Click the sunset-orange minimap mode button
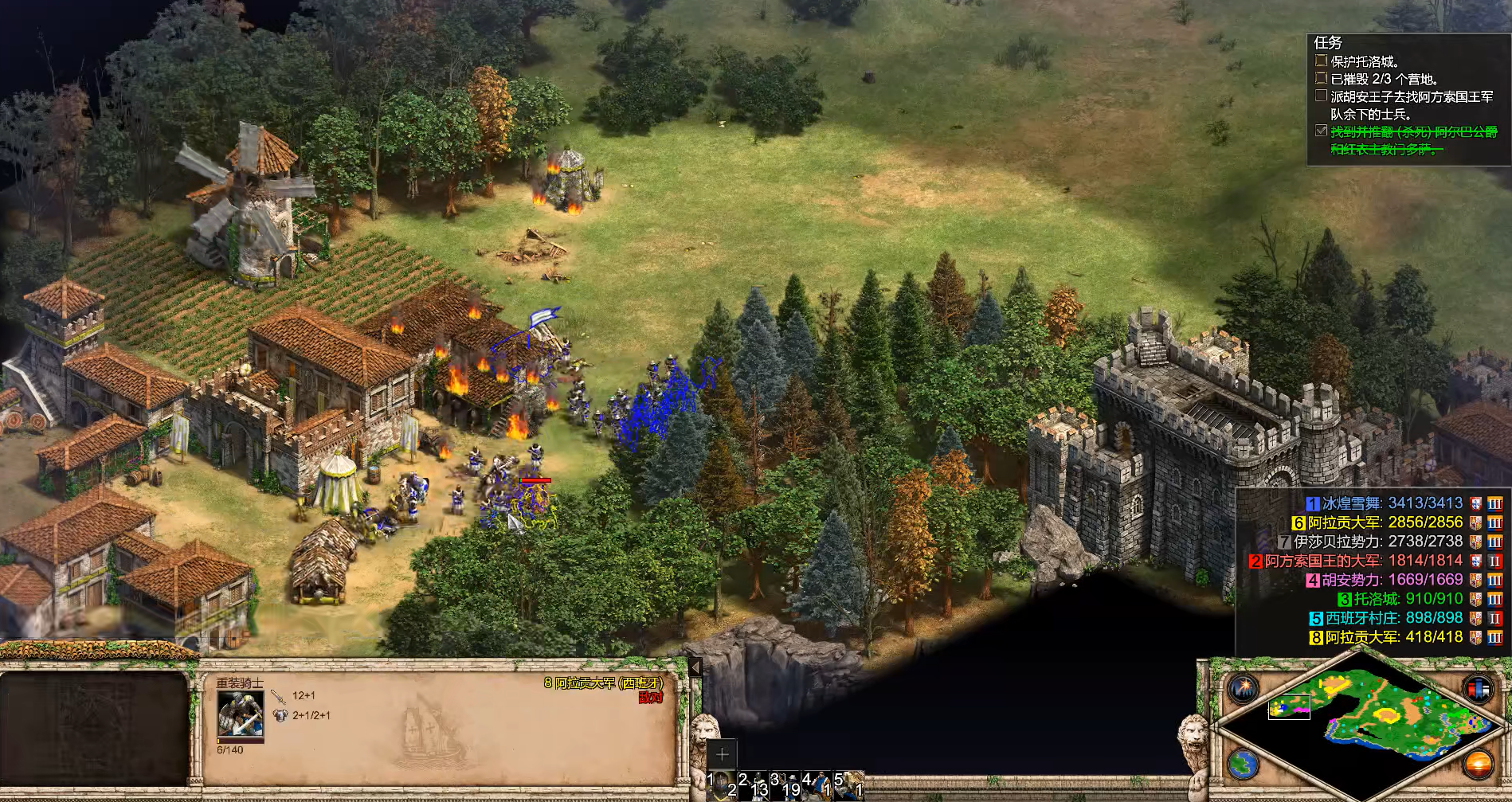This screenshot has height=802, width=1512. point(1478,765)
